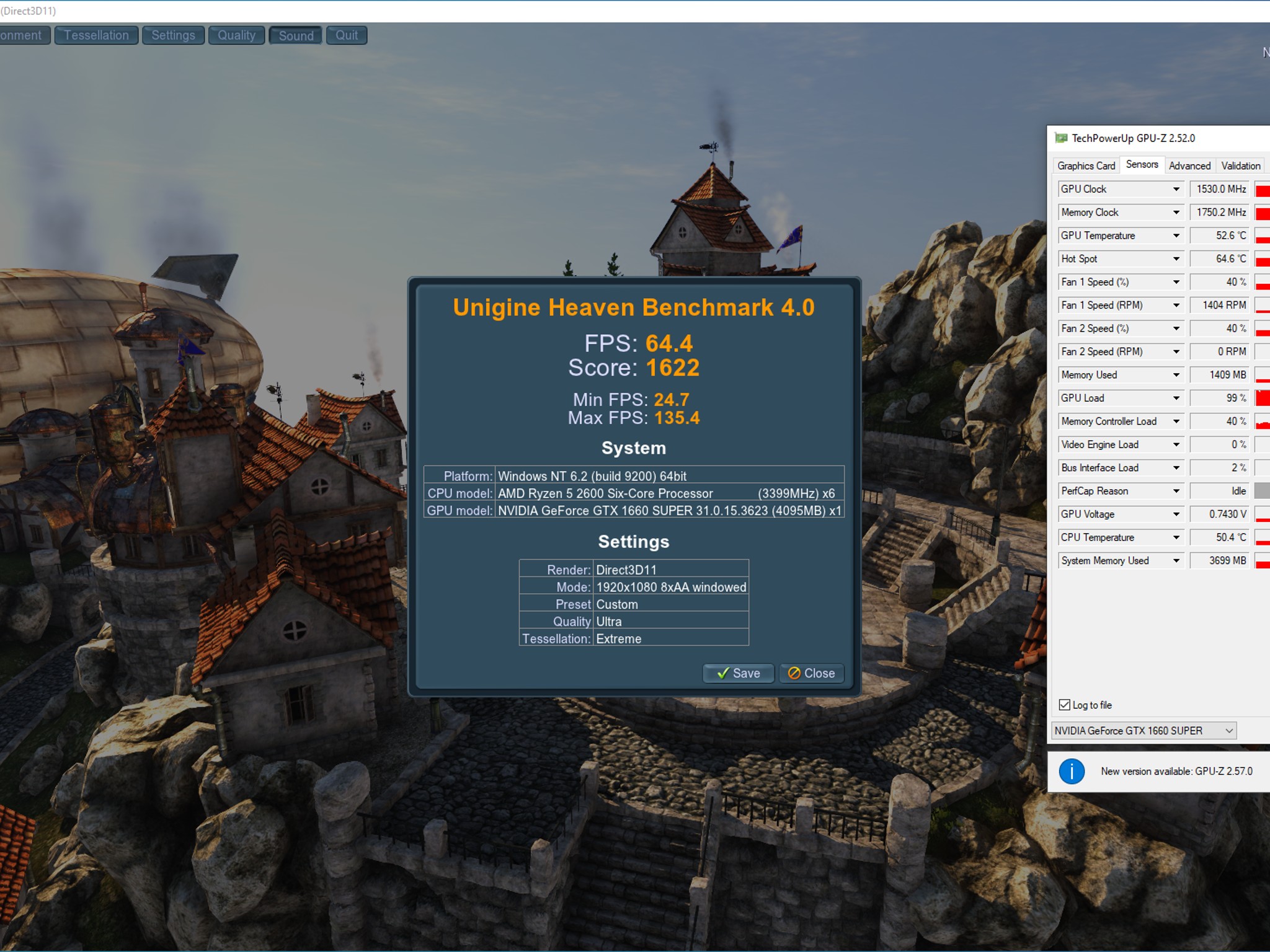This screenshot has width=1270, height=952.
Task: Open the GTX 1660 SUPER device dropdown
Action: click(1144, 731)
